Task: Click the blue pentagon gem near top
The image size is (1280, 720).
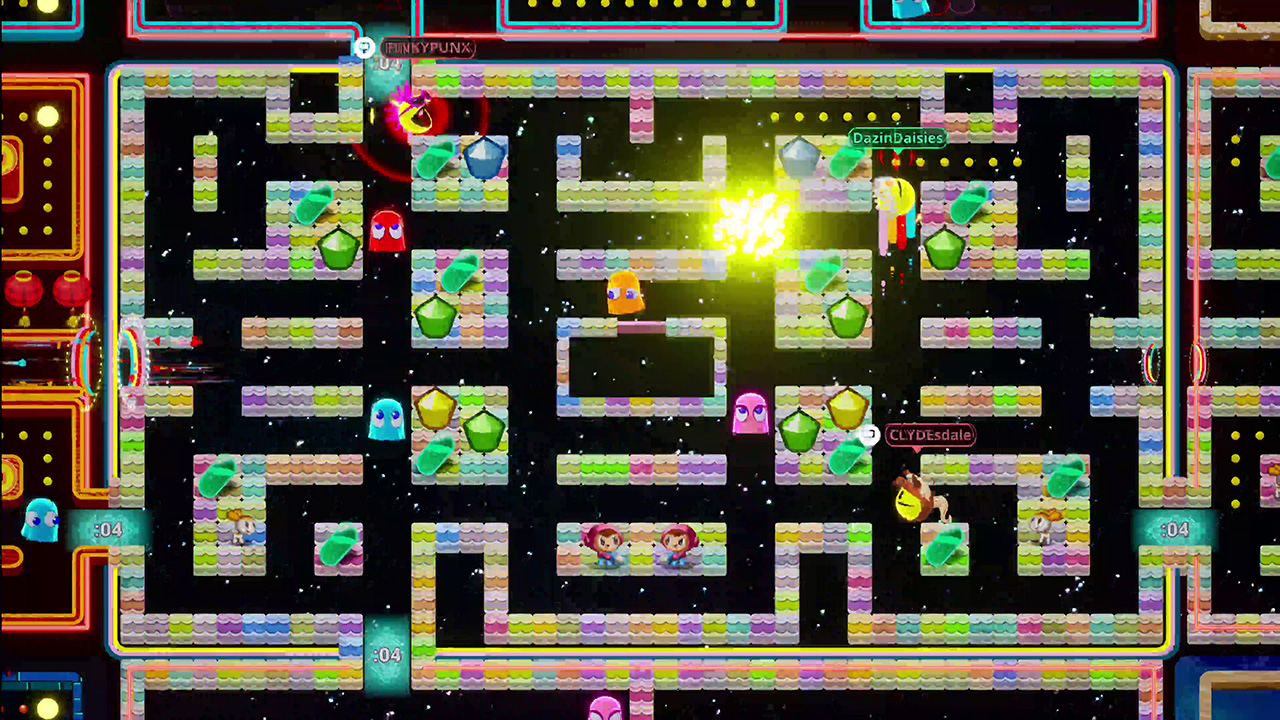Action: [x=487, y=157]
